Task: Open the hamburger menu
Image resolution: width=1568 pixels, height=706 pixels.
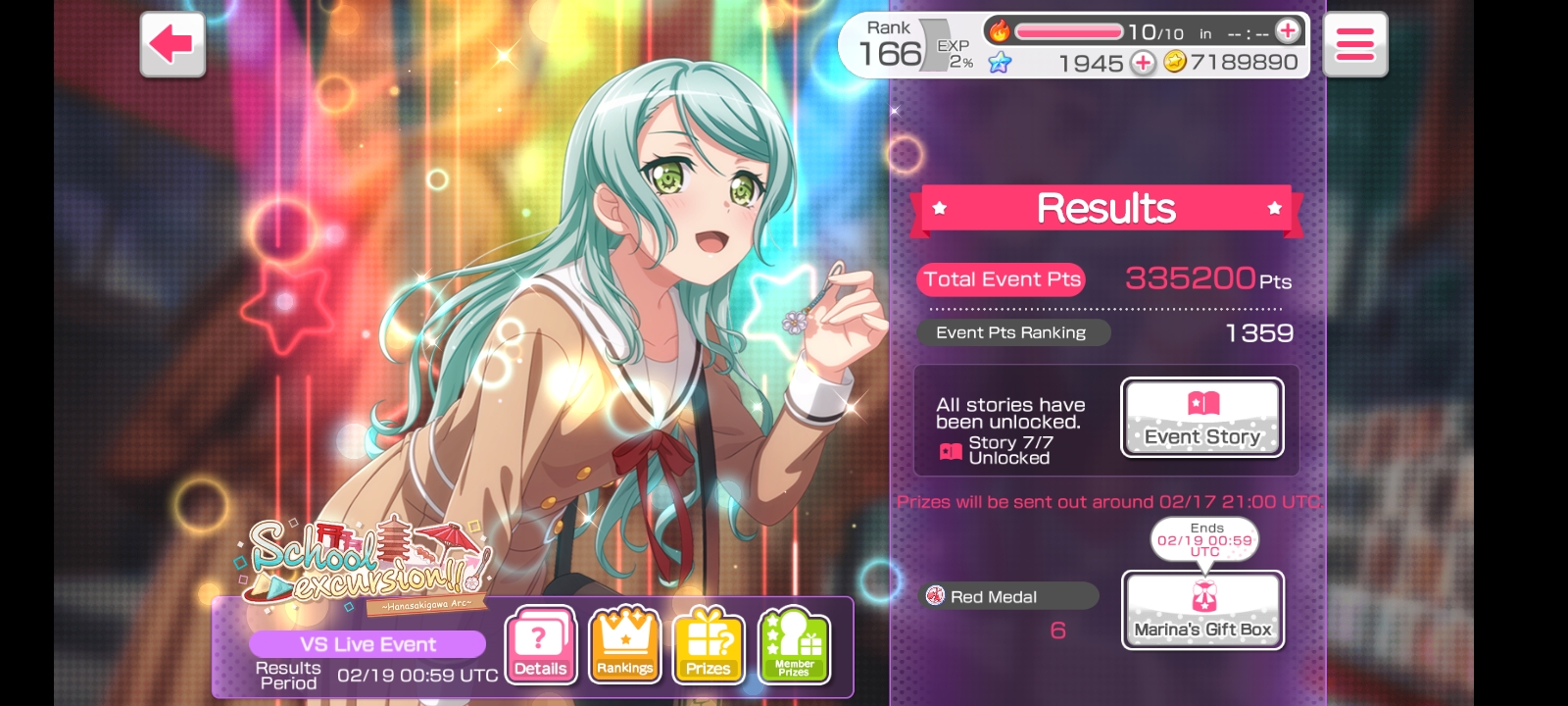Action: pyautogui.click(x=1355, y=44)
